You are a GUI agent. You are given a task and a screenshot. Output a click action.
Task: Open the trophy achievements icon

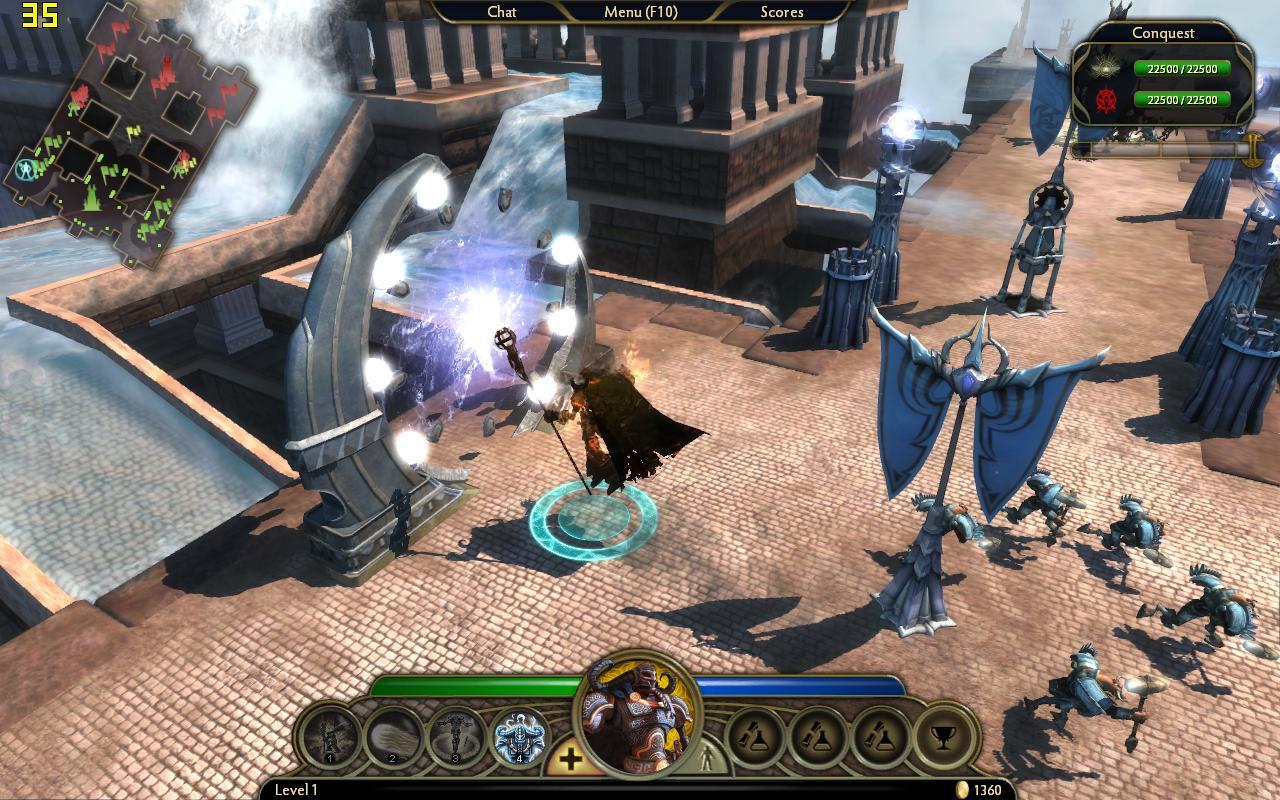[x=944, y=738]
